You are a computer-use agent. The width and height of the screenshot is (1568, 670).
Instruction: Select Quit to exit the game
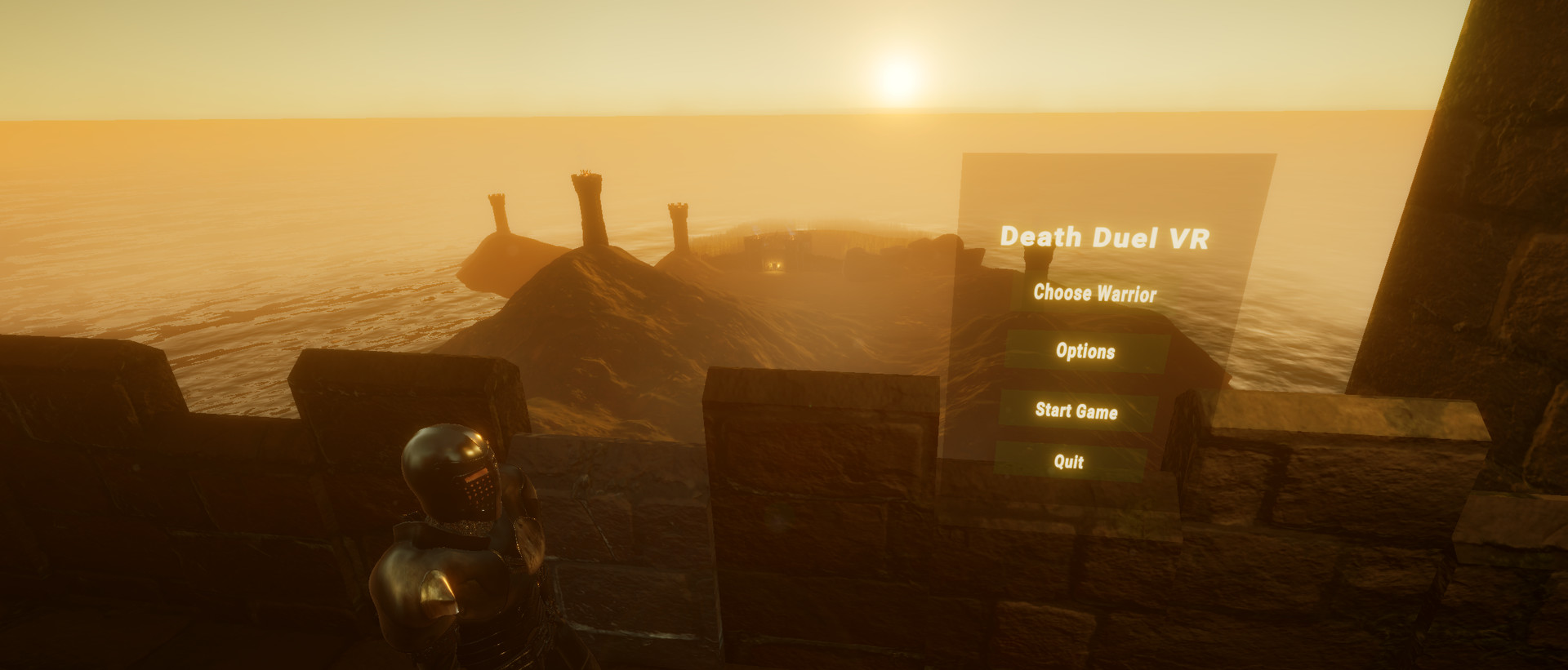[1070, 463]
